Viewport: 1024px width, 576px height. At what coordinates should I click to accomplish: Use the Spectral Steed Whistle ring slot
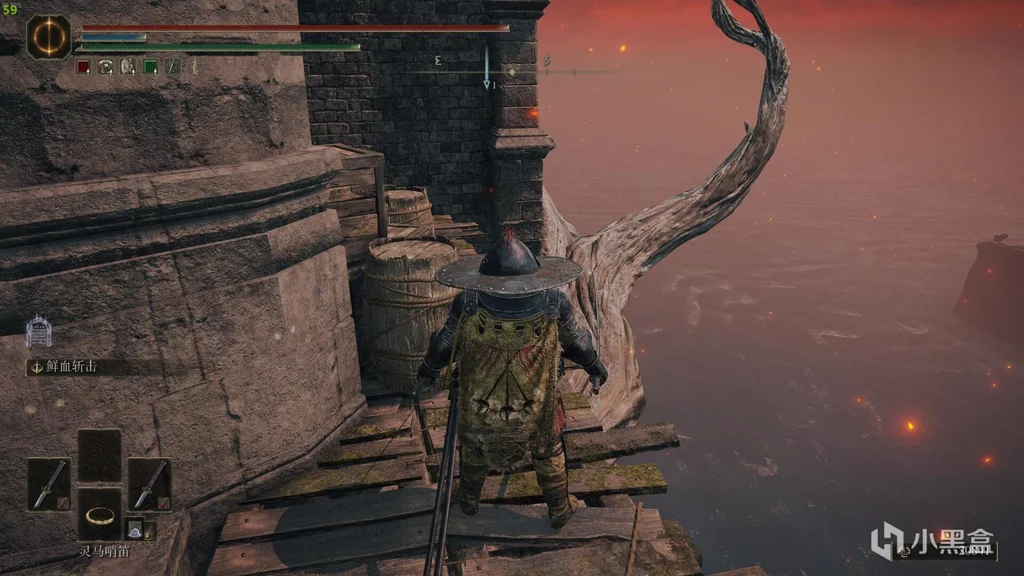pos(98,514)
